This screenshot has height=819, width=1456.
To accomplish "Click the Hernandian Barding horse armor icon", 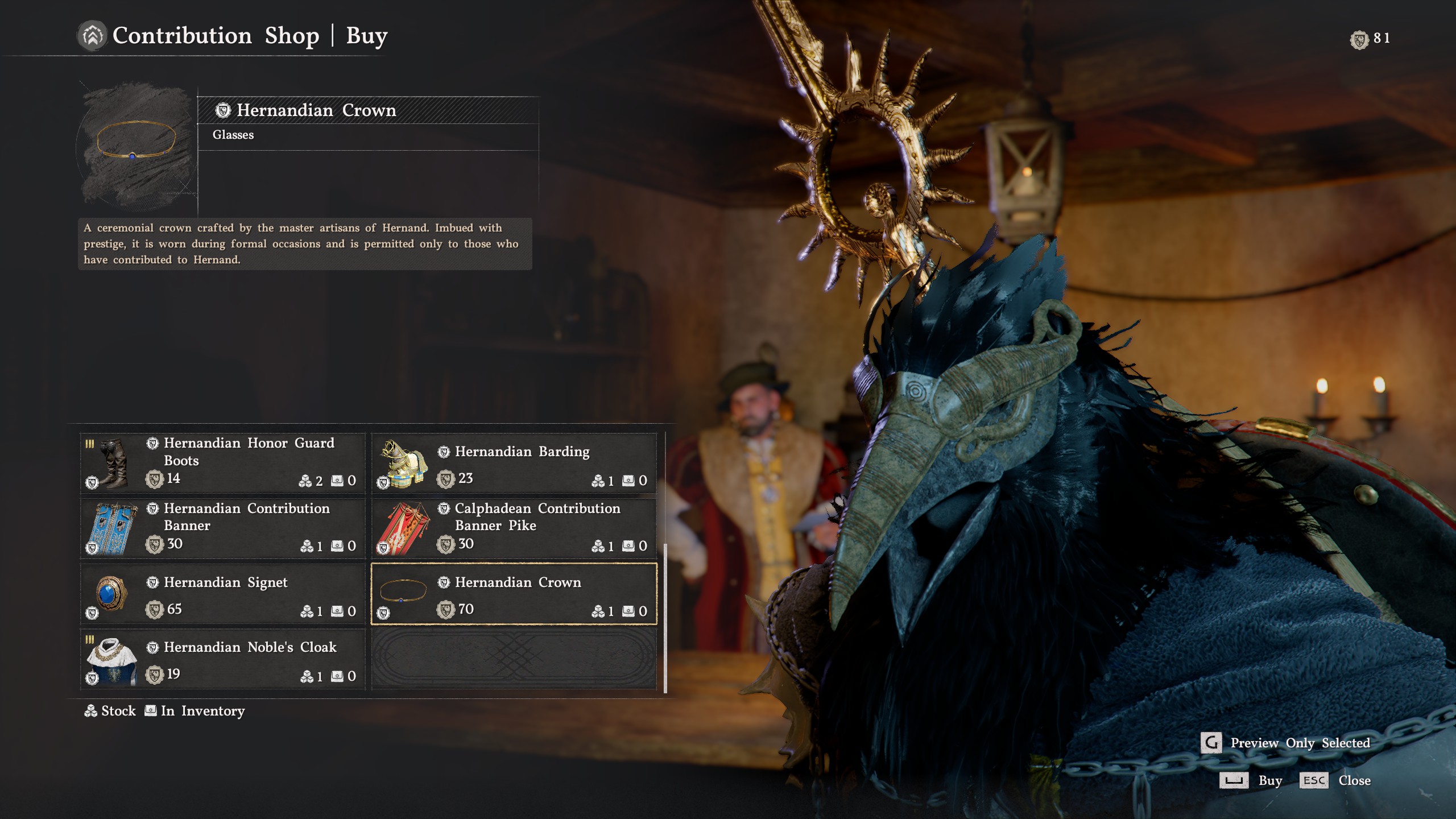I will (405, 464).
